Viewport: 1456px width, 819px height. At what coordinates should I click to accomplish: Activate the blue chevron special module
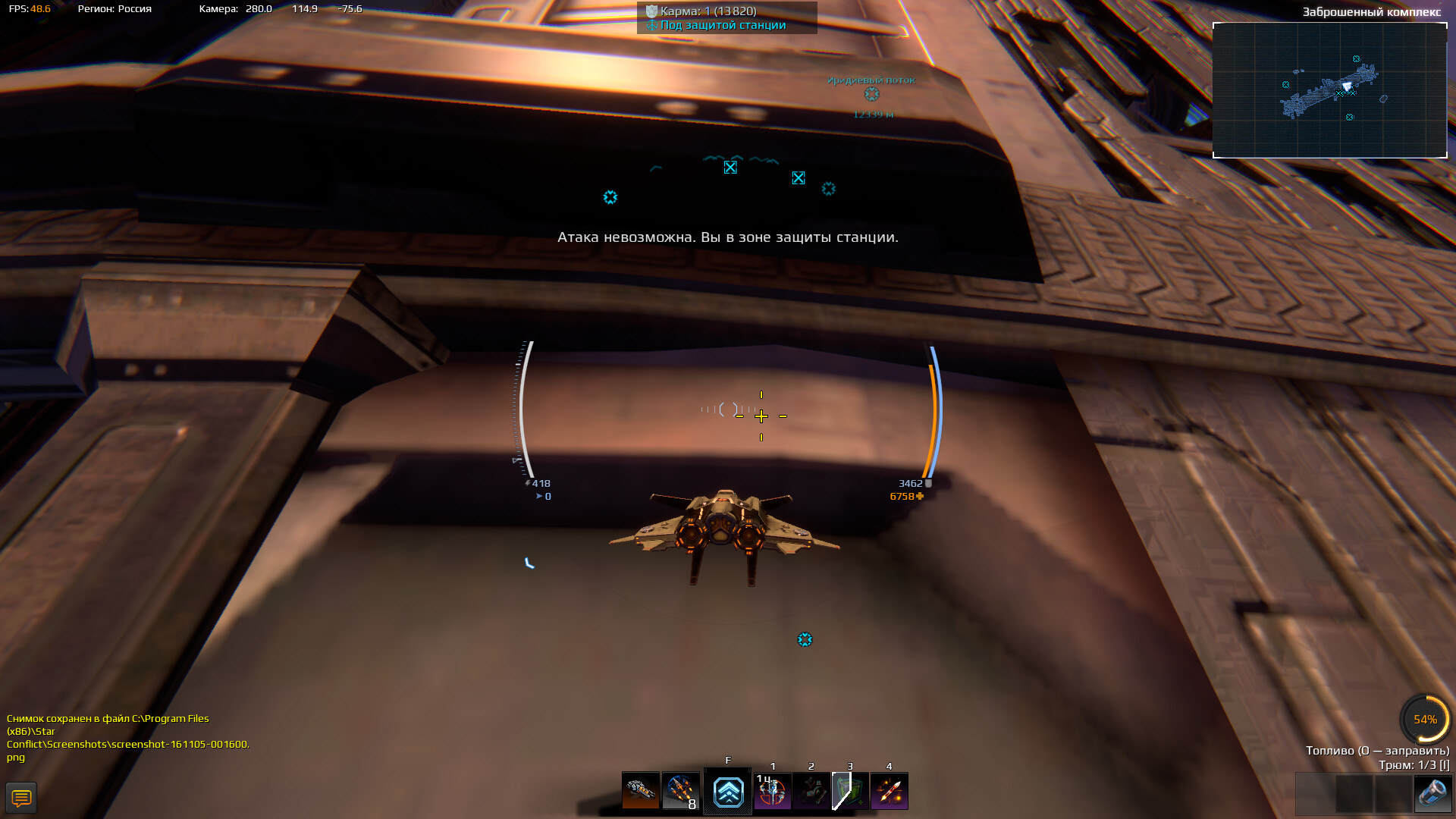pos(728,792)
